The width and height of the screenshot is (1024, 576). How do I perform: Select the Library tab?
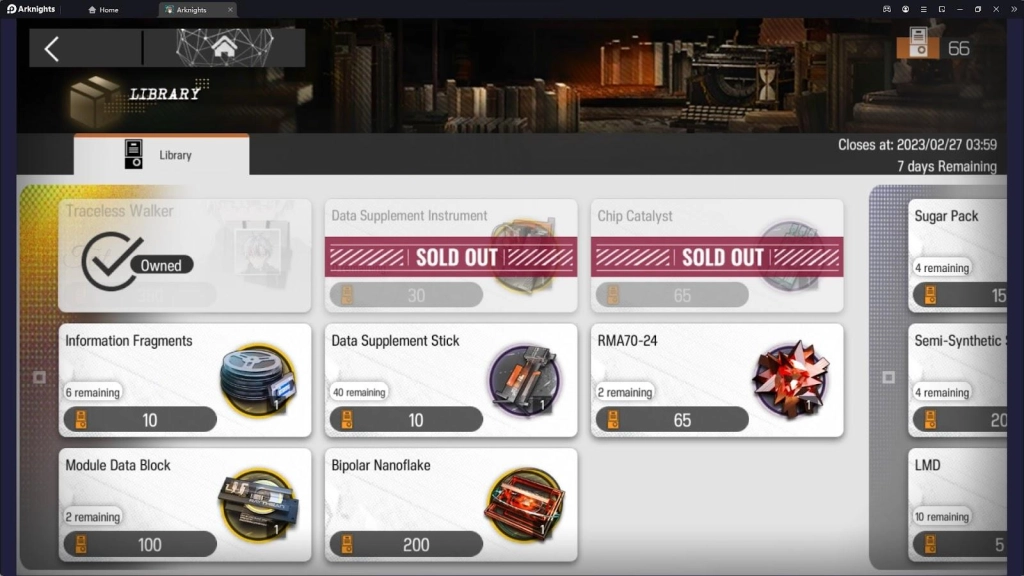click(162, 155)
